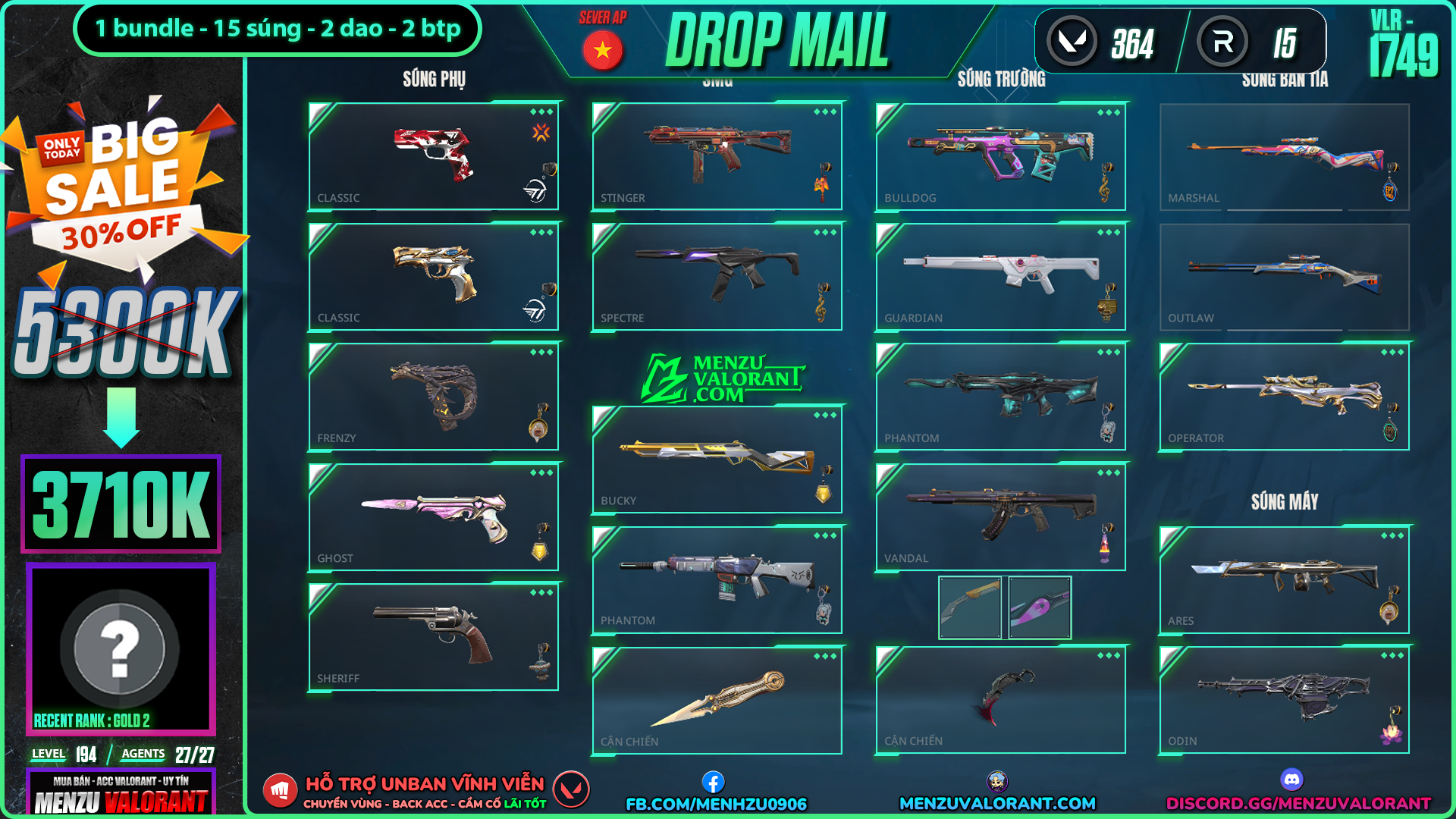This screenshot has width=1456, height=819.
Task: Pick the Vandal rifle tile
Action: (1000, 517)
